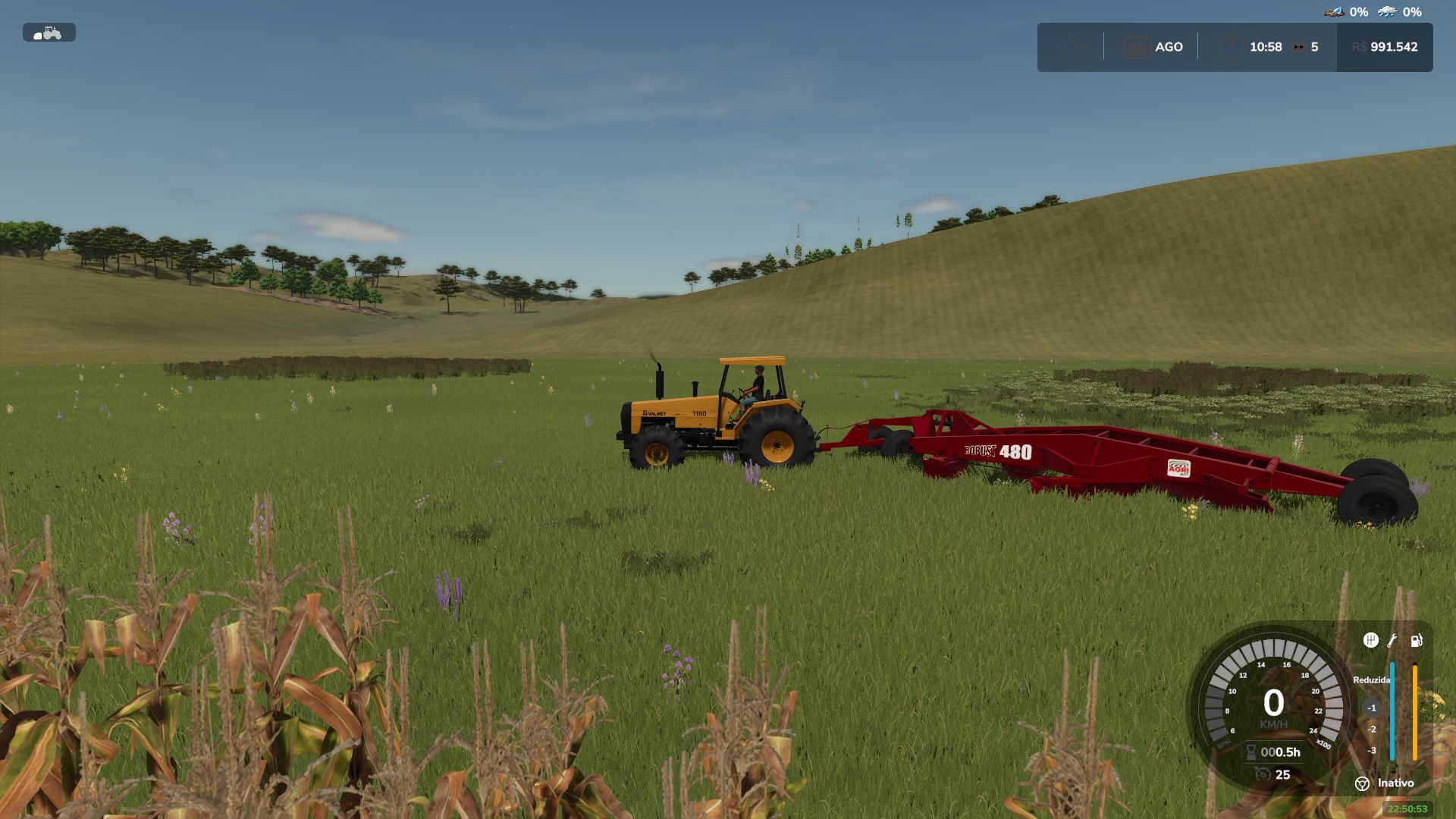Select the weather sun icon
Screen dimensions: 1456x819
pyautogui.click(x=1071, y=47)
